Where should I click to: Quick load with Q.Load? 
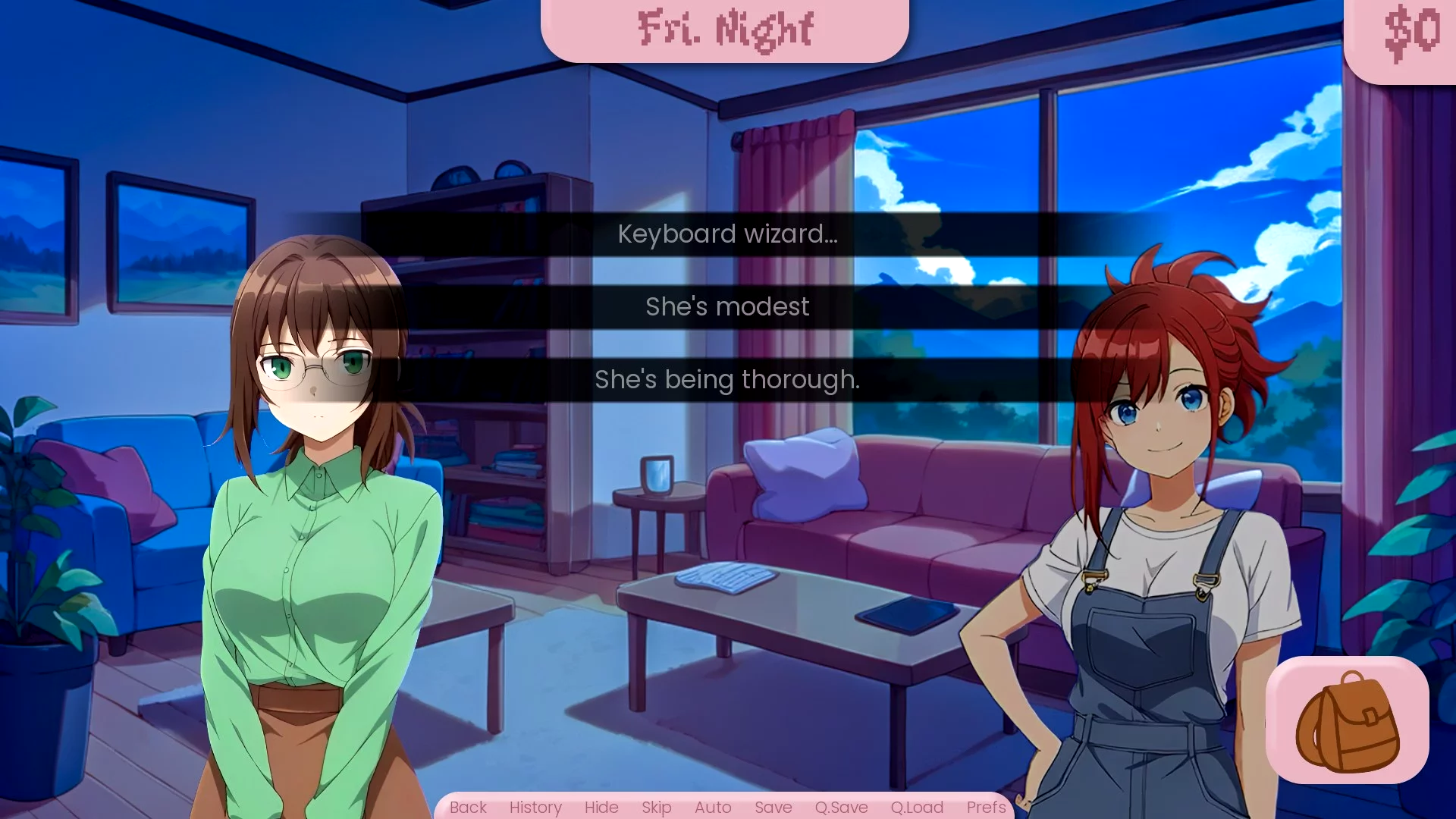click(917, 808)
